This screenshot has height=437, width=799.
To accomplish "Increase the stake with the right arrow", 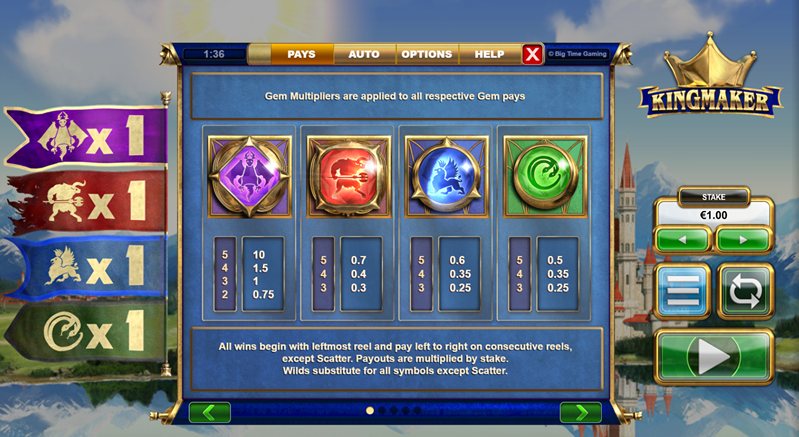I will (x=743, y=240).
